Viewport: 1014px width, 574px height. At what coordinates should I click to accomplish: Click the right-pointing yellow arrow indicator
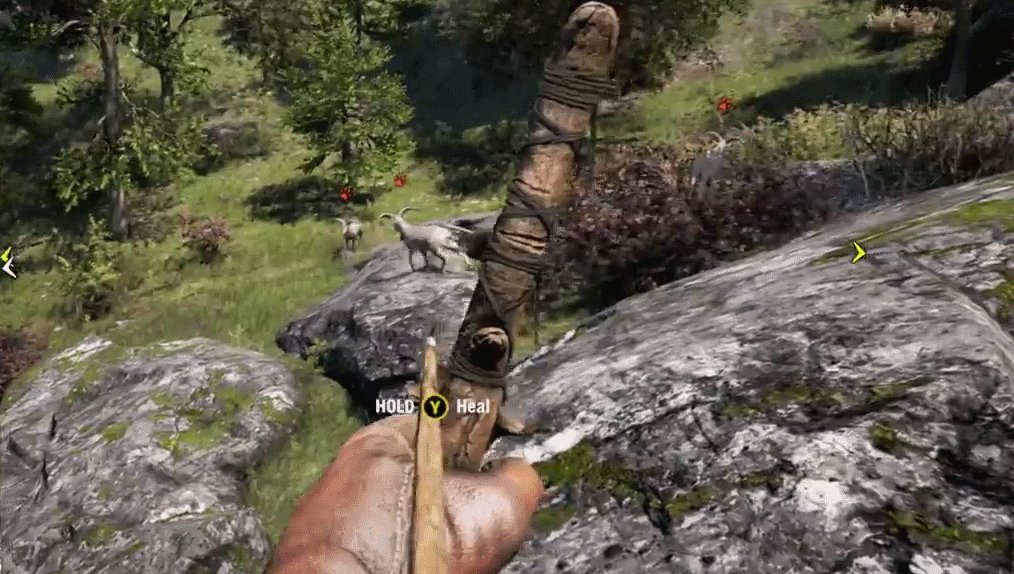pos(857,253)
